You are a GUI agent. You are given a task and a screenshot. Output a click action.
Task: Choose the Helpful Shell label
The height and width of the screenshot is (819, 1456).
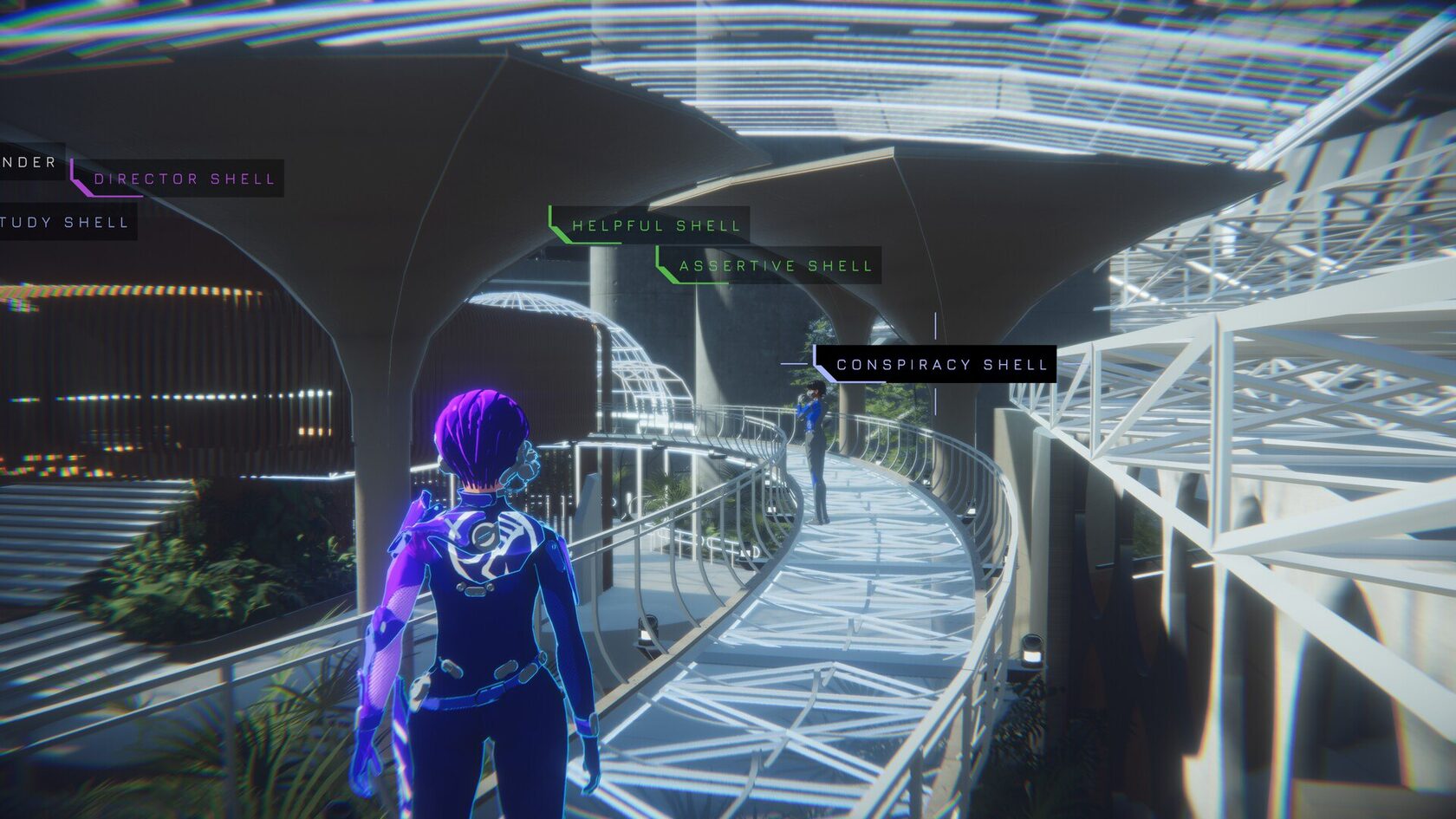pyautogui.click(x=655, y=226)
